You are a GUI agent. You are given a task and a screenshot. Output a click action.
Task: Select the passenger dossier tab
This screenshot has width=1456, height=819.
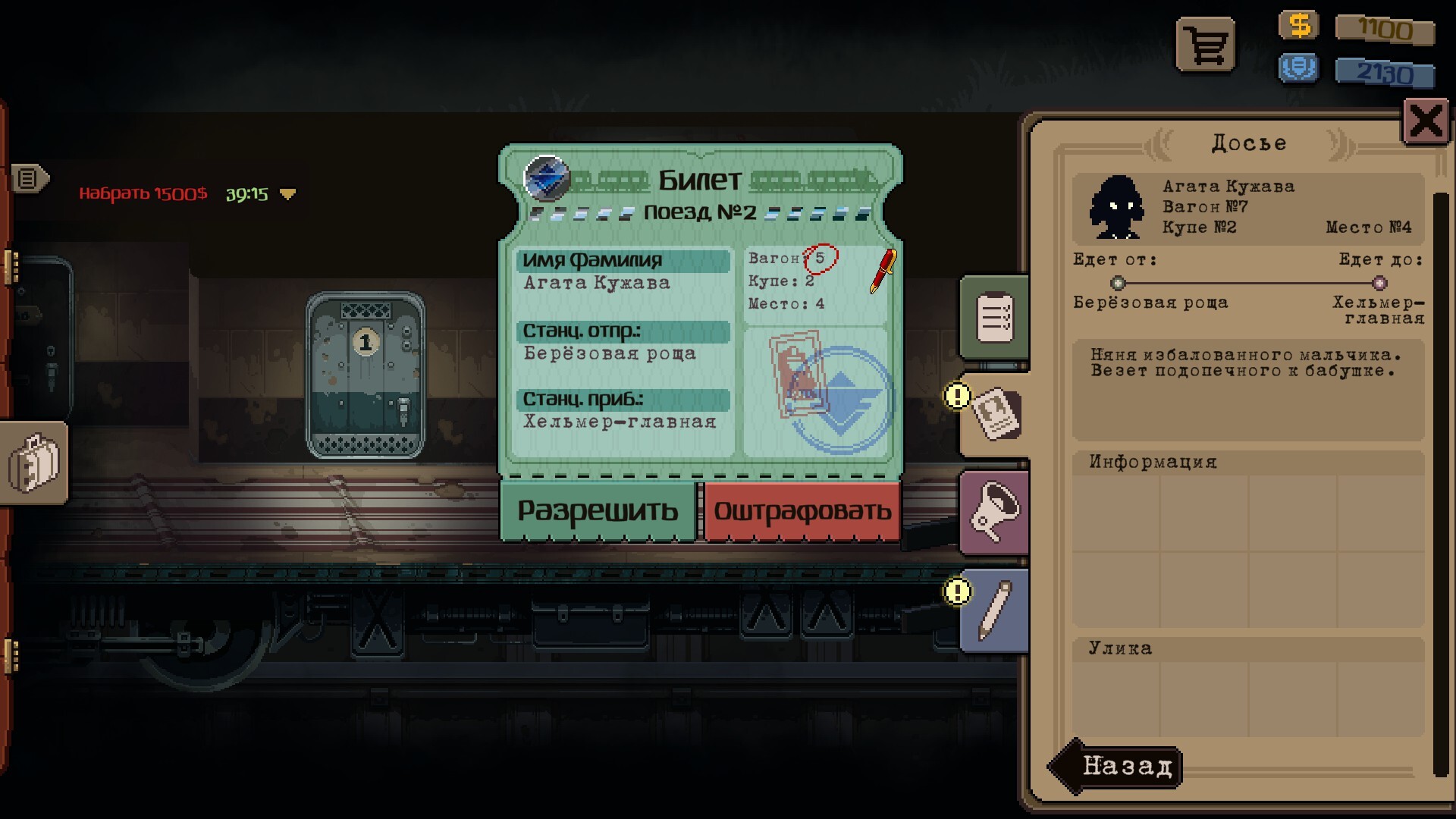[x=996, y=413]
